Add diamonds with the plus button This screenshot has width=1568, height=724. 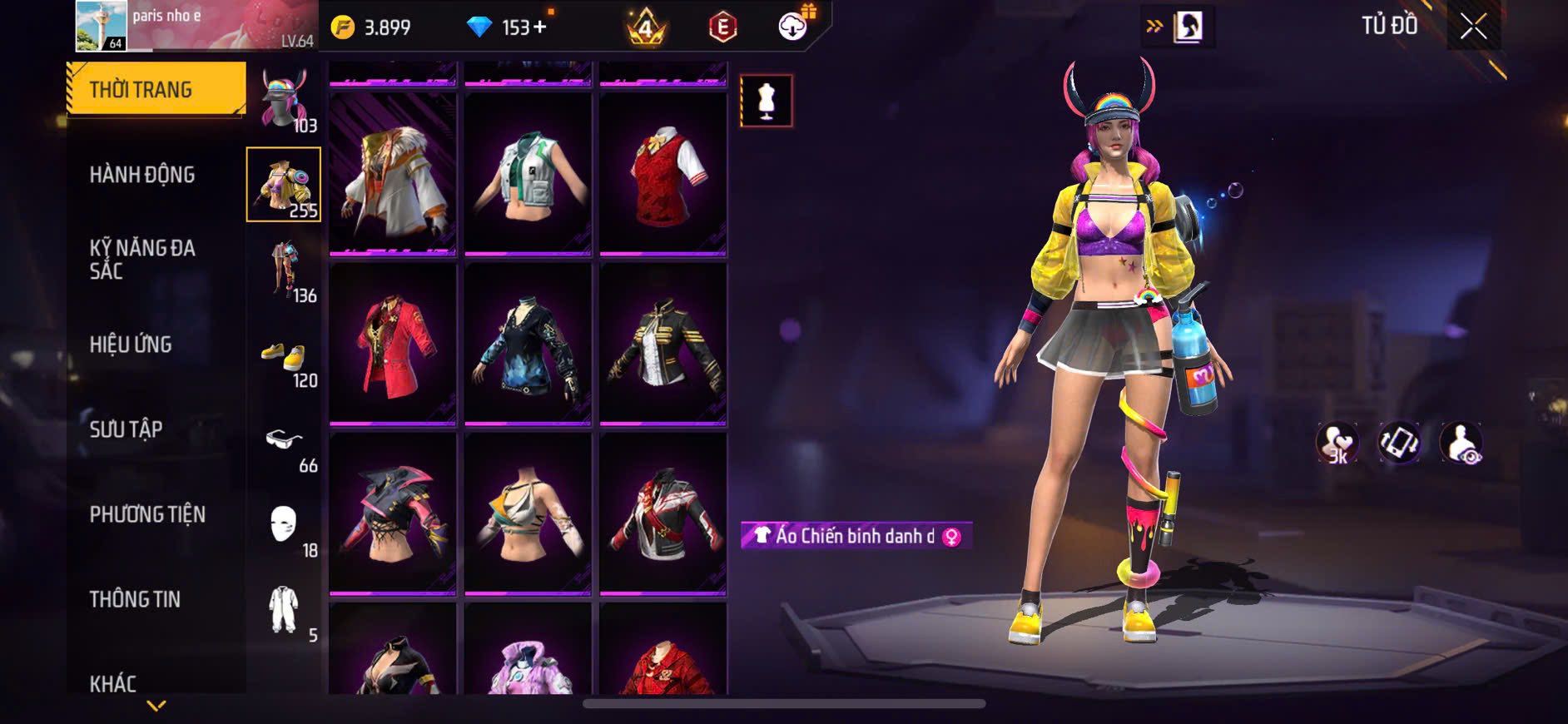point(540,27)
